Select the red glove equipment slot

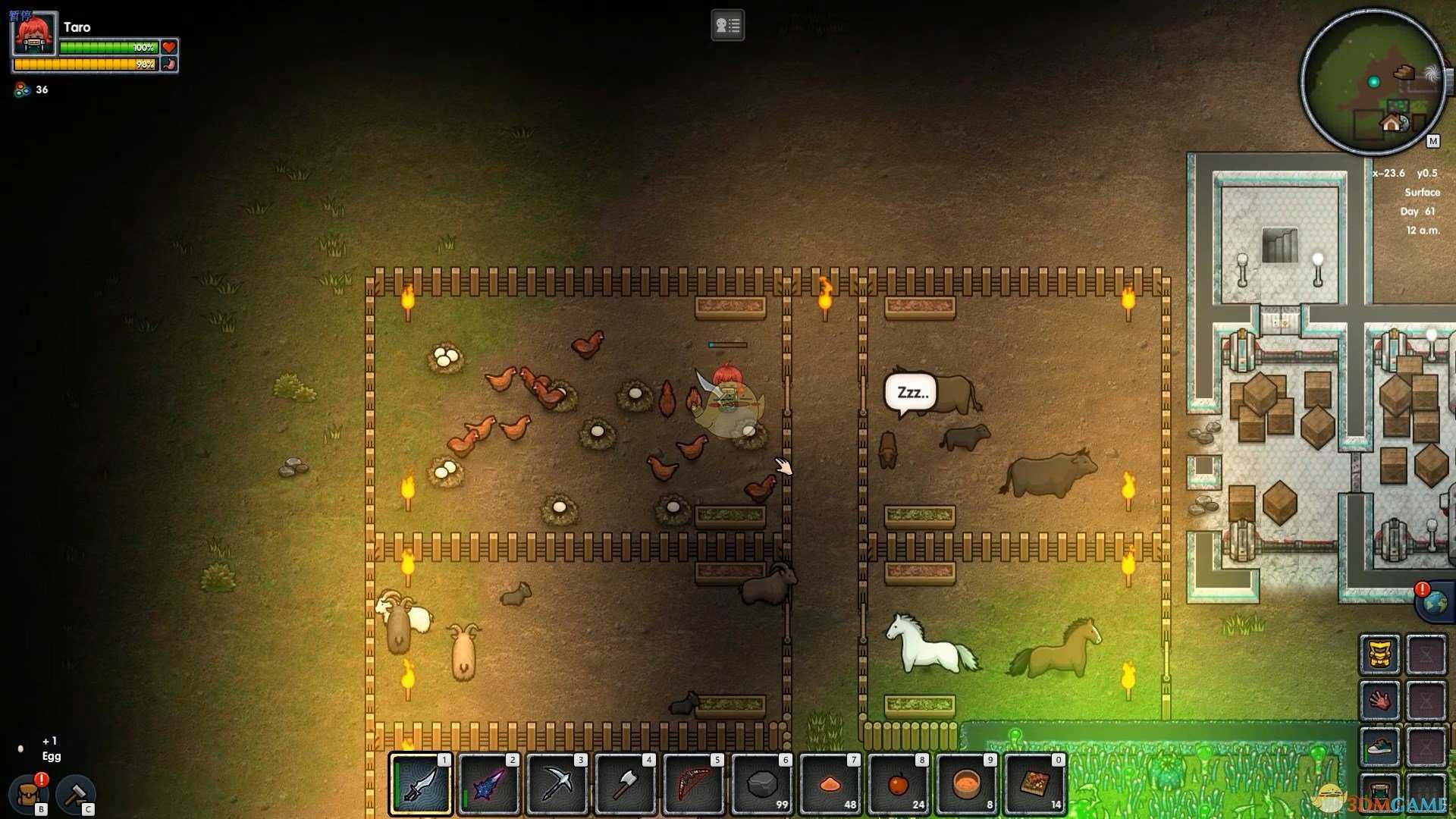[x=1379, y=701]
